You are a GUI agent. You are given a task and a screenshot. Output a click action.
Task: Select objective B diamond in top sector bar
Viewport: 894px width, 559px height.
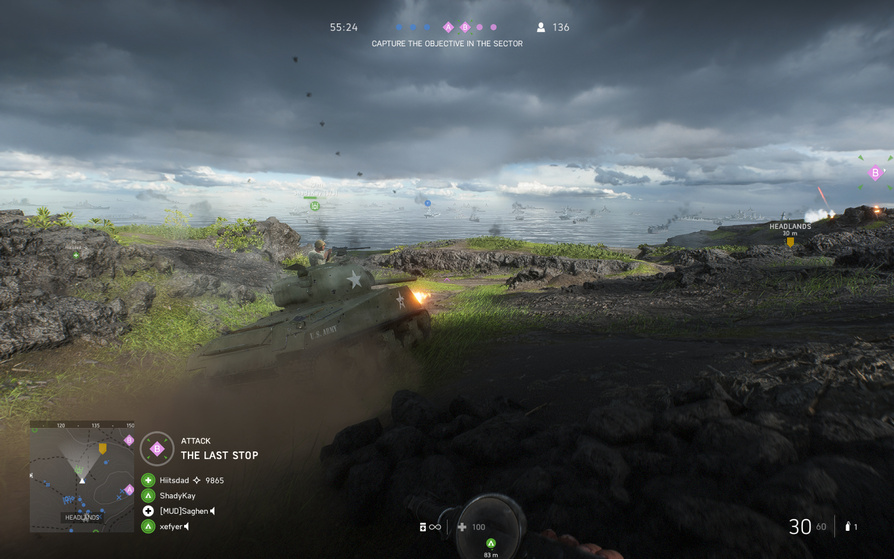point(465,28)
